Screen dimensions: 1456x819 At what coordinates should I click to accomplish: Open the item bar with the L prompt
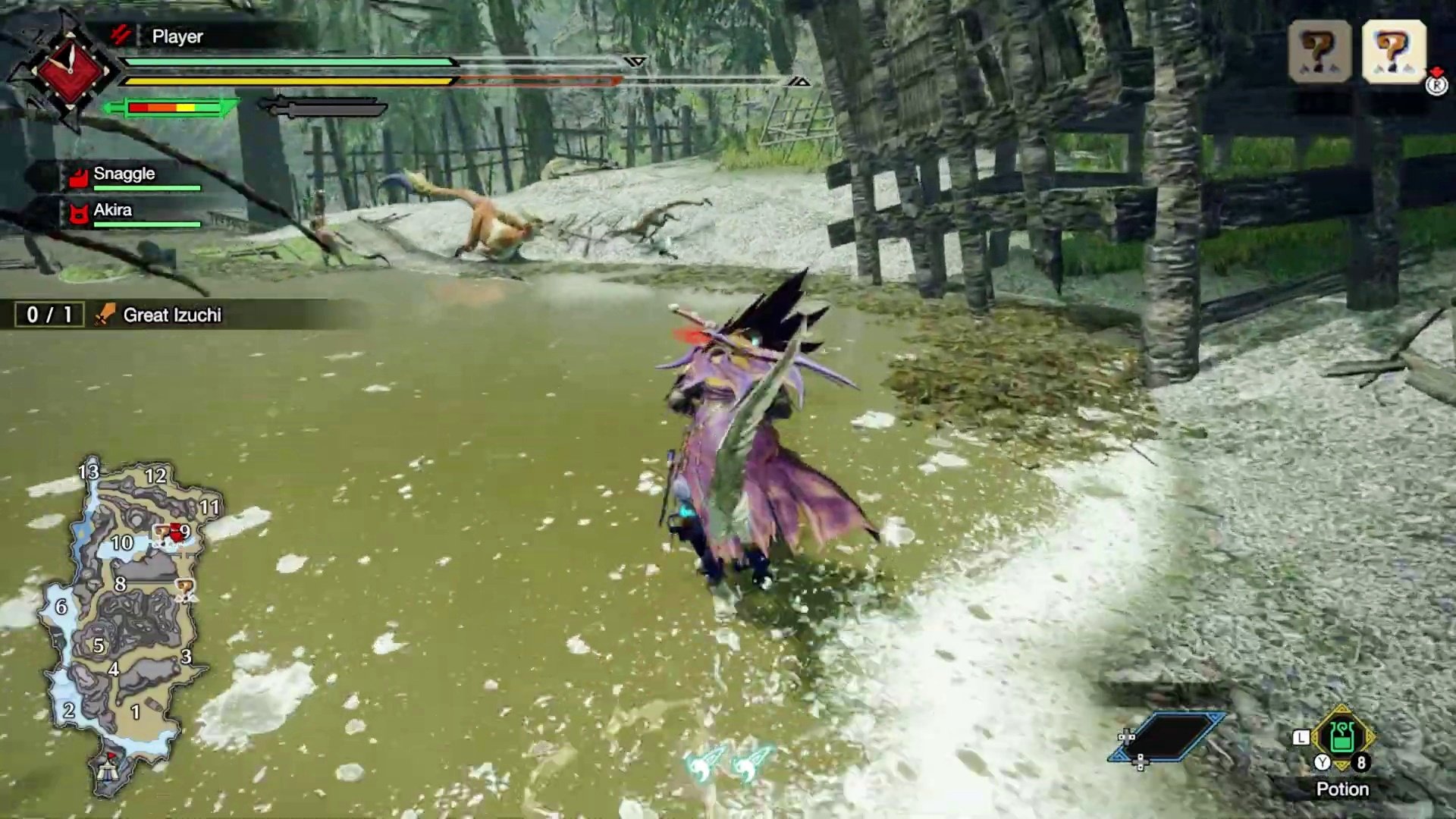(1301, 737)
